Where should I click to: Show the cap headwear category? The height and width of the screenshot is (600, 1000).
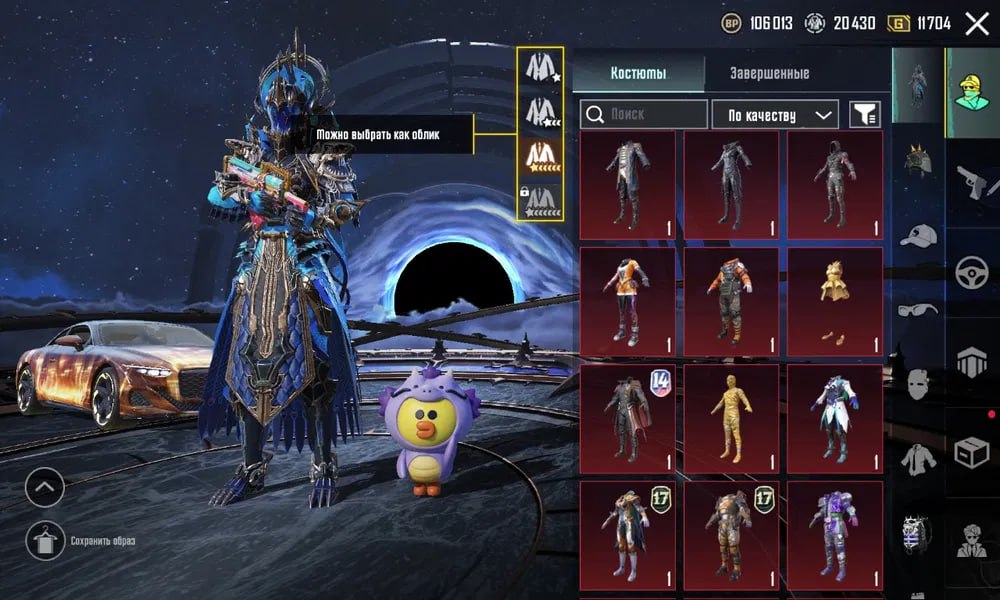(917, 236)
